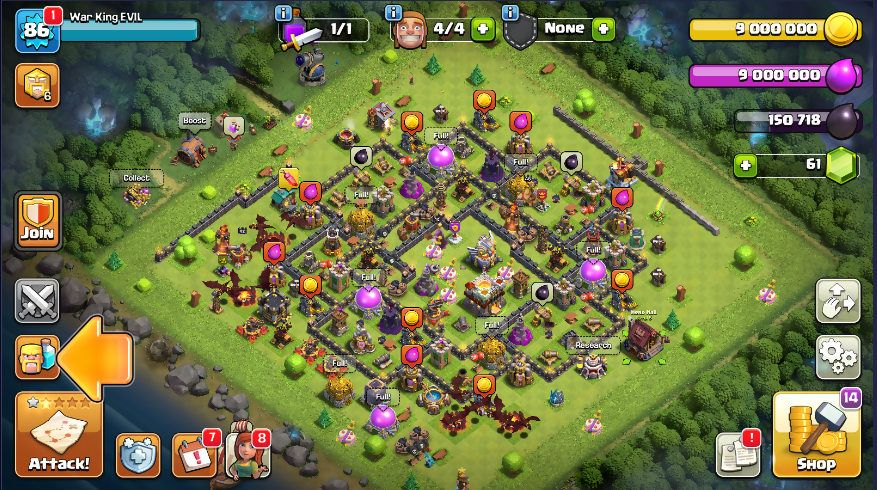Open the red-haired villager news icon
Viewport: 877px width, 490px height.
pos(246,454)
